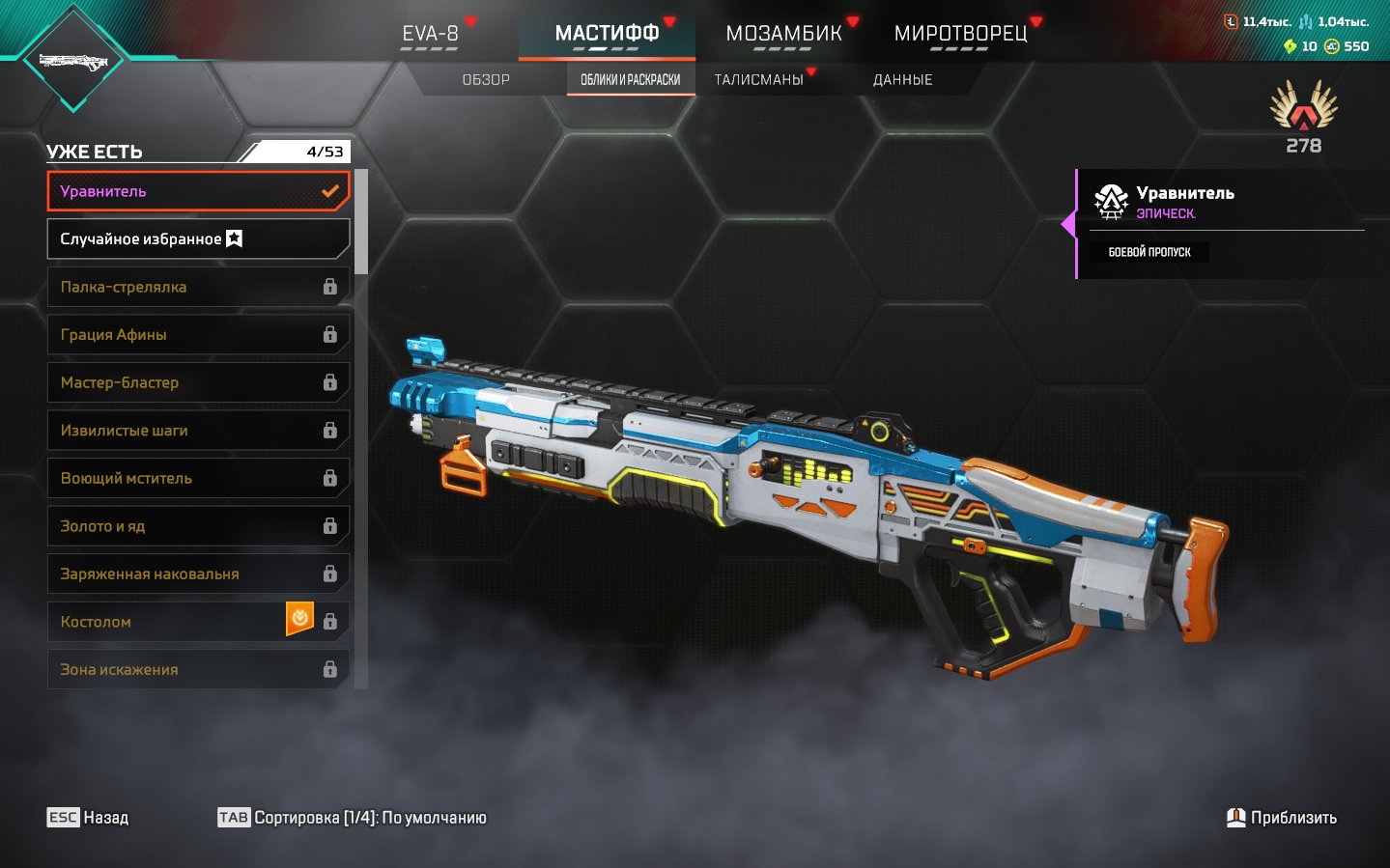Preview the Костолом skin

pyautogui.click(x=169, y=622)
